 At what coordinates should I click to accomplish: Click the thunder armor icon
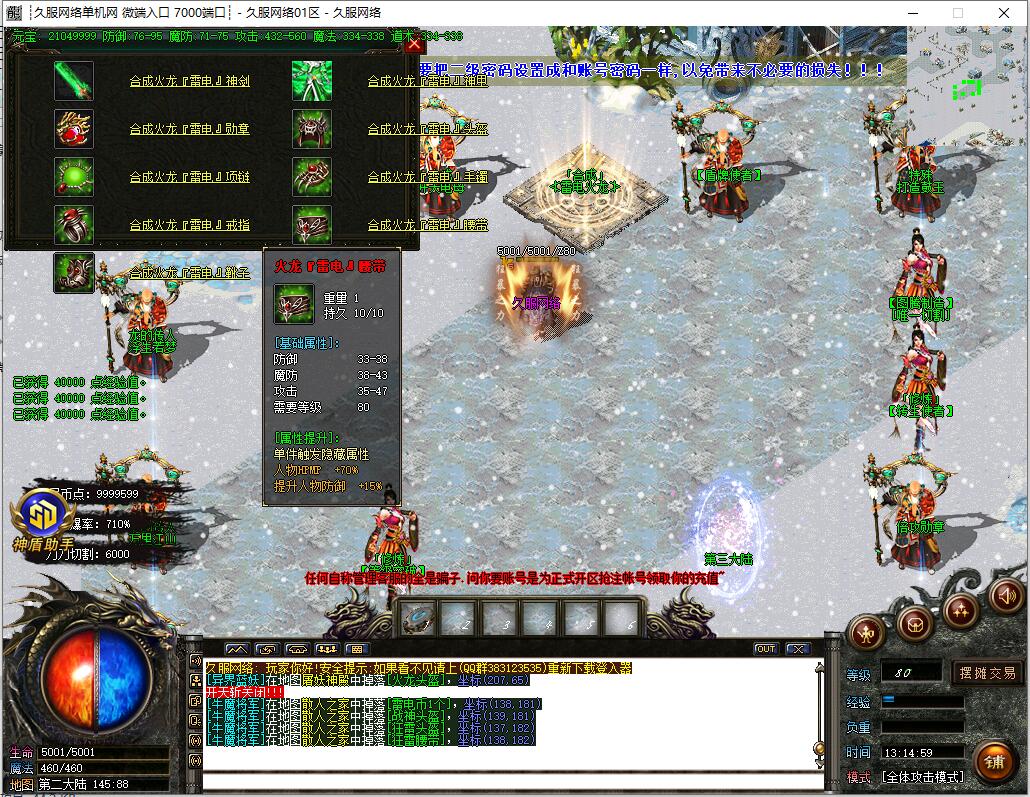click(312, 81)
